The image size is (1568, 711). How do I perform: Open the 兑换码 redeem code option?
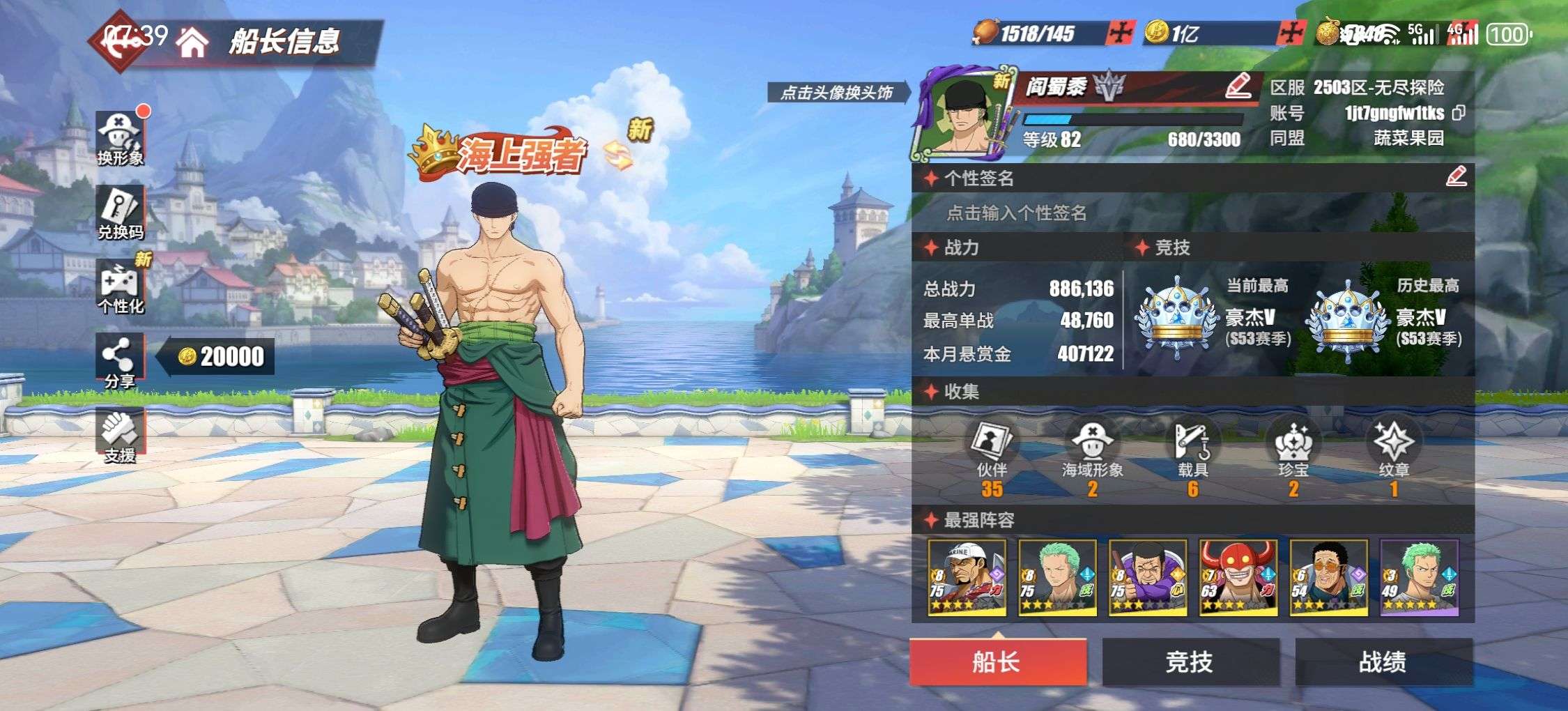coord(120,213)
